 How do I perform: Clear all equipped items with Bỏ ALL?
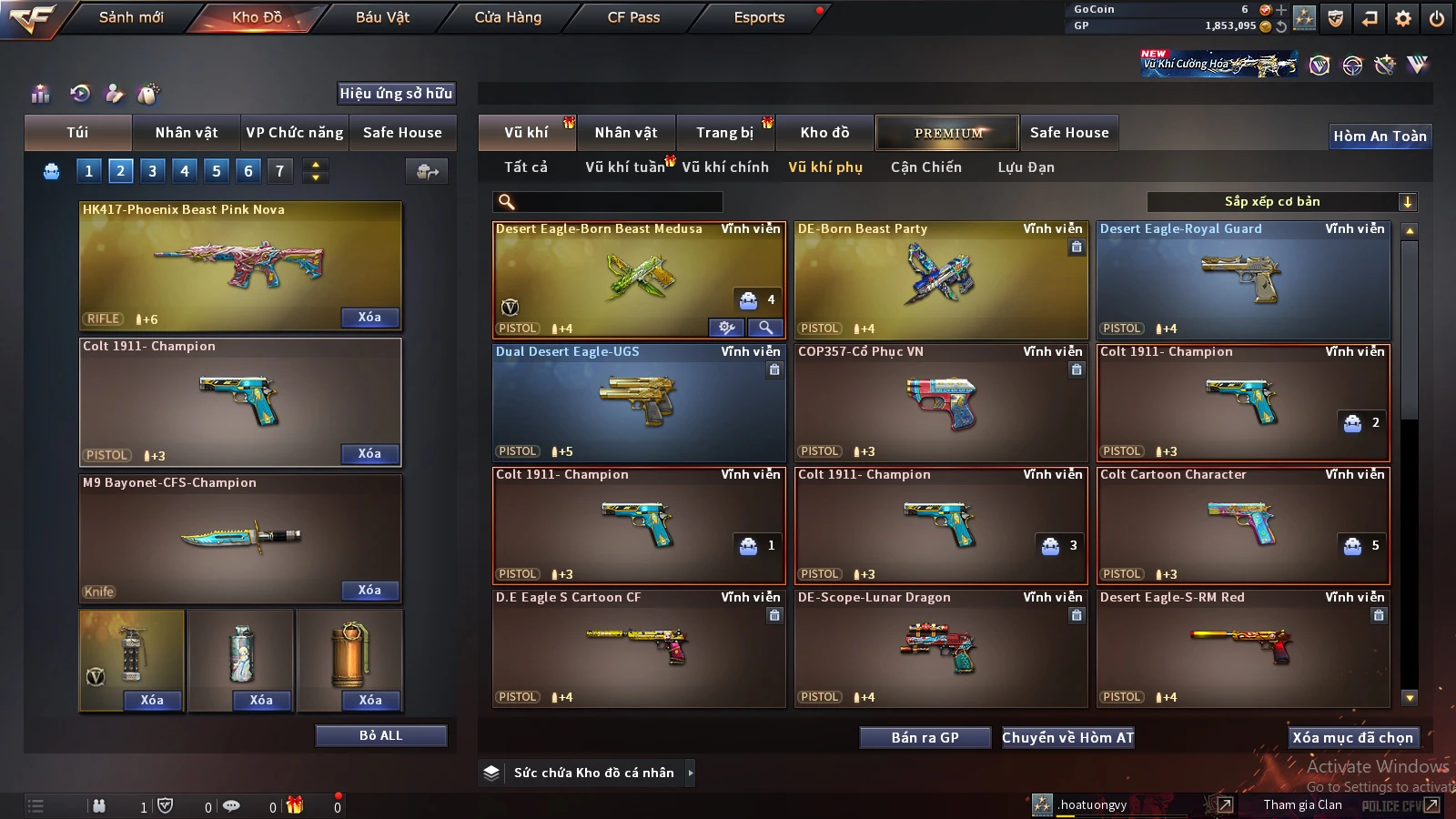380,735
